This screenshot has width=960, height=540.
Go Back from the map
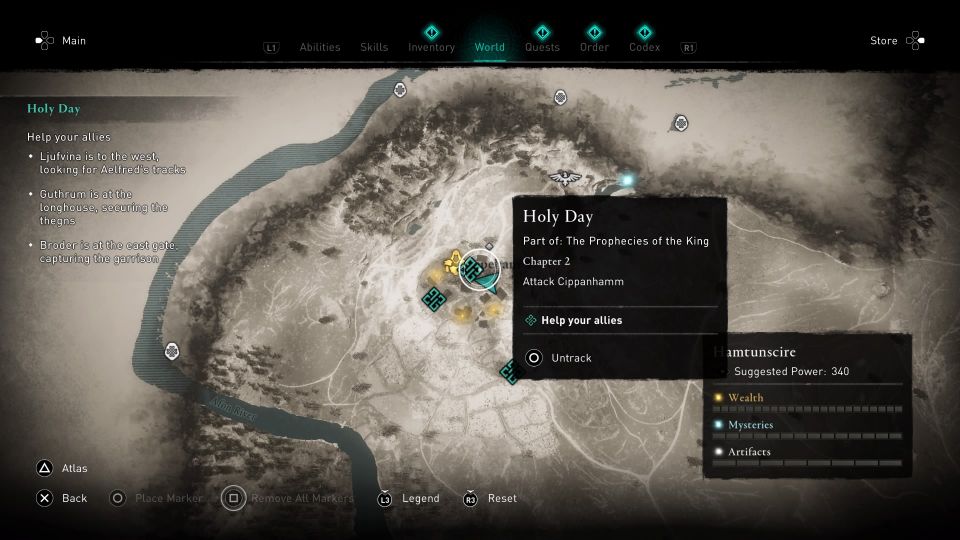(62, 498)
